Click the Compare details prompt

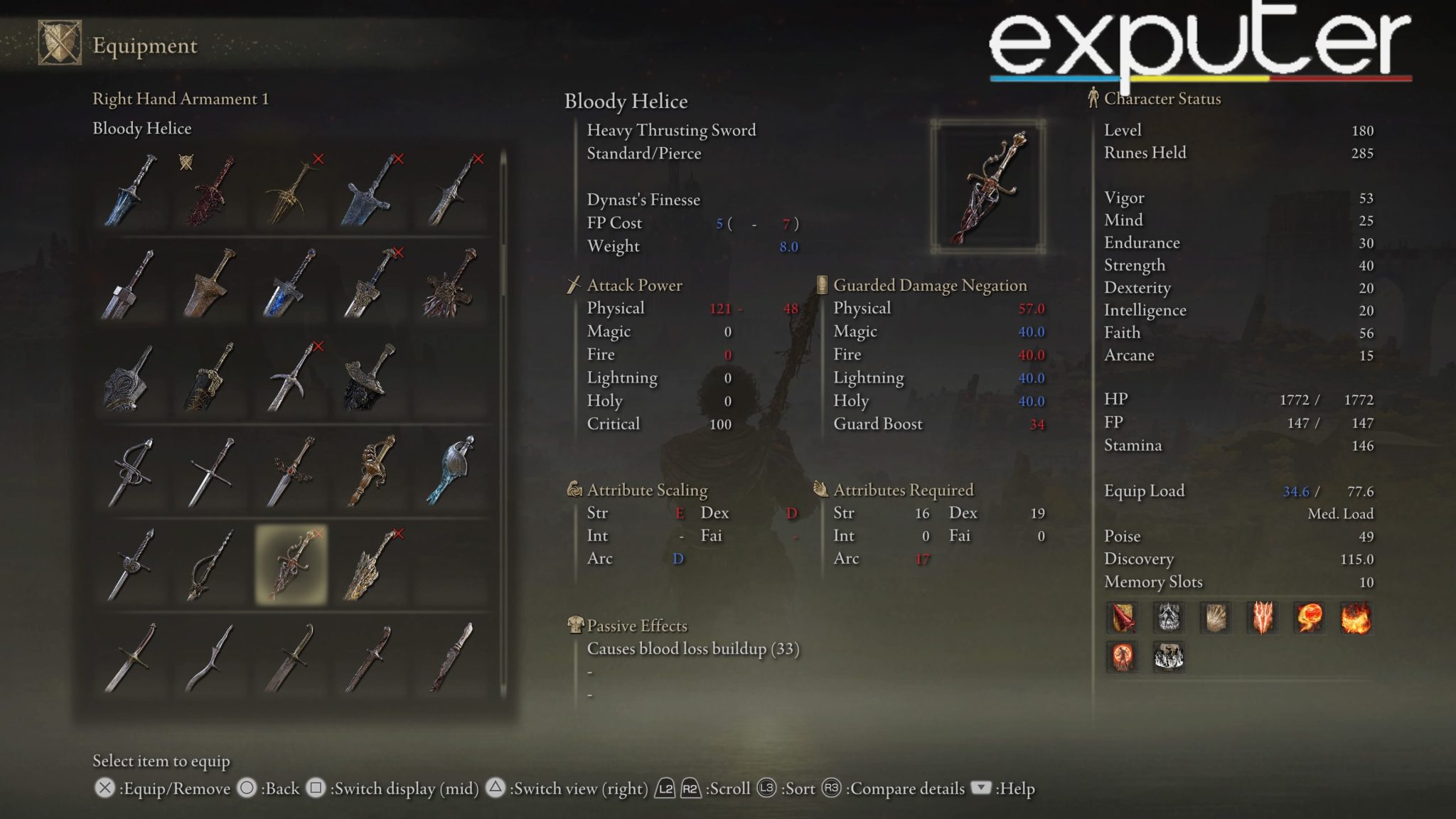pyautogui.click(x=906, y=788)
